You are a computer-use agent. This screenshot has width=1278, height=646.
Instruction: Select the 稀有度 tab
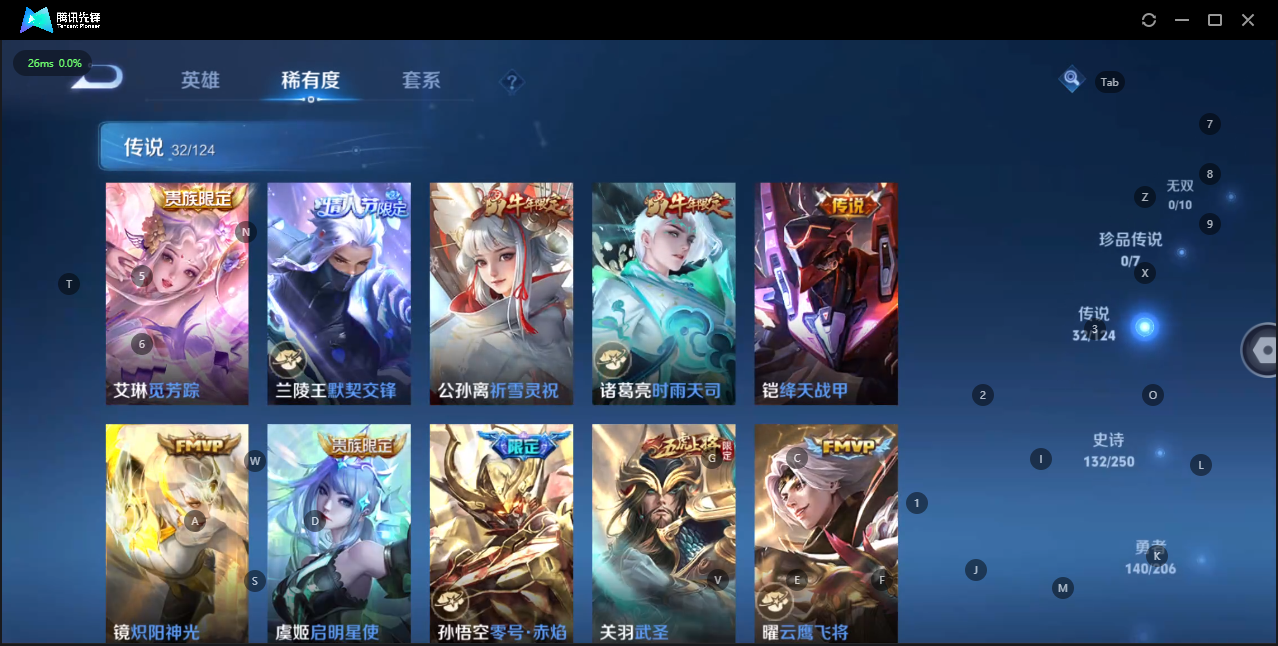310,81
